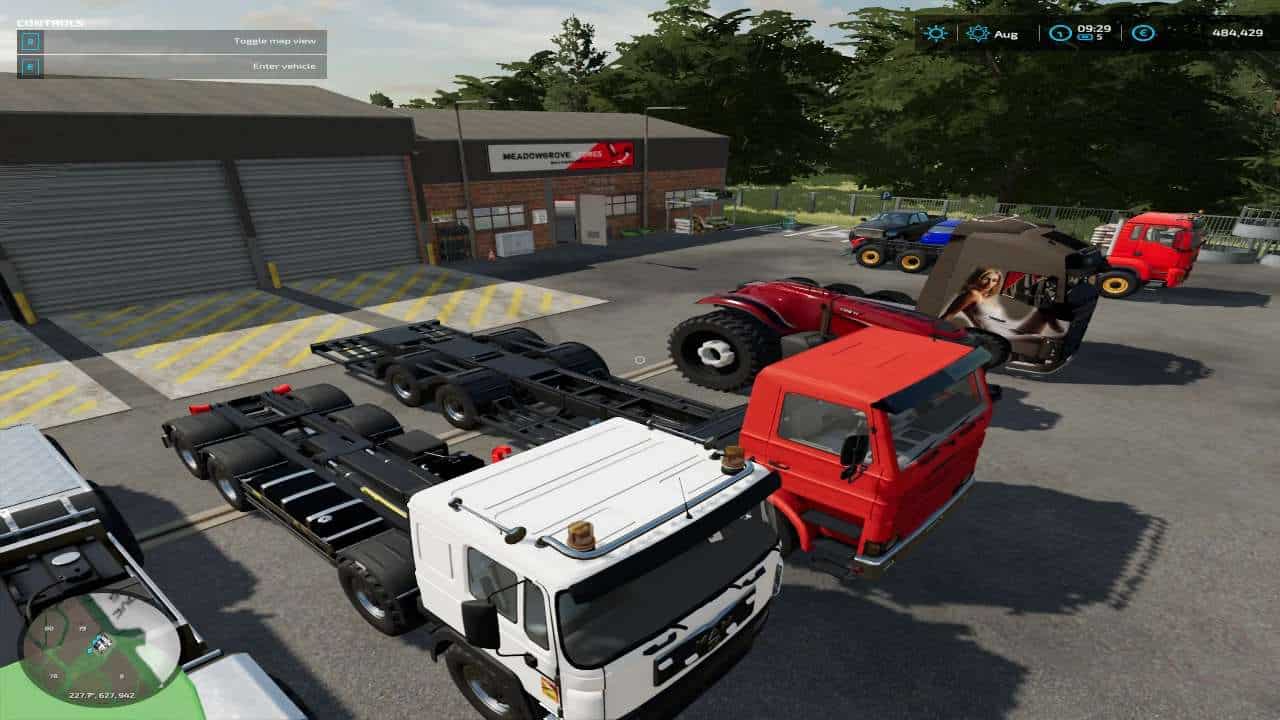Click the euro money icon
This screenshot has height=720, width=1280.
(x=1143, y=33)
